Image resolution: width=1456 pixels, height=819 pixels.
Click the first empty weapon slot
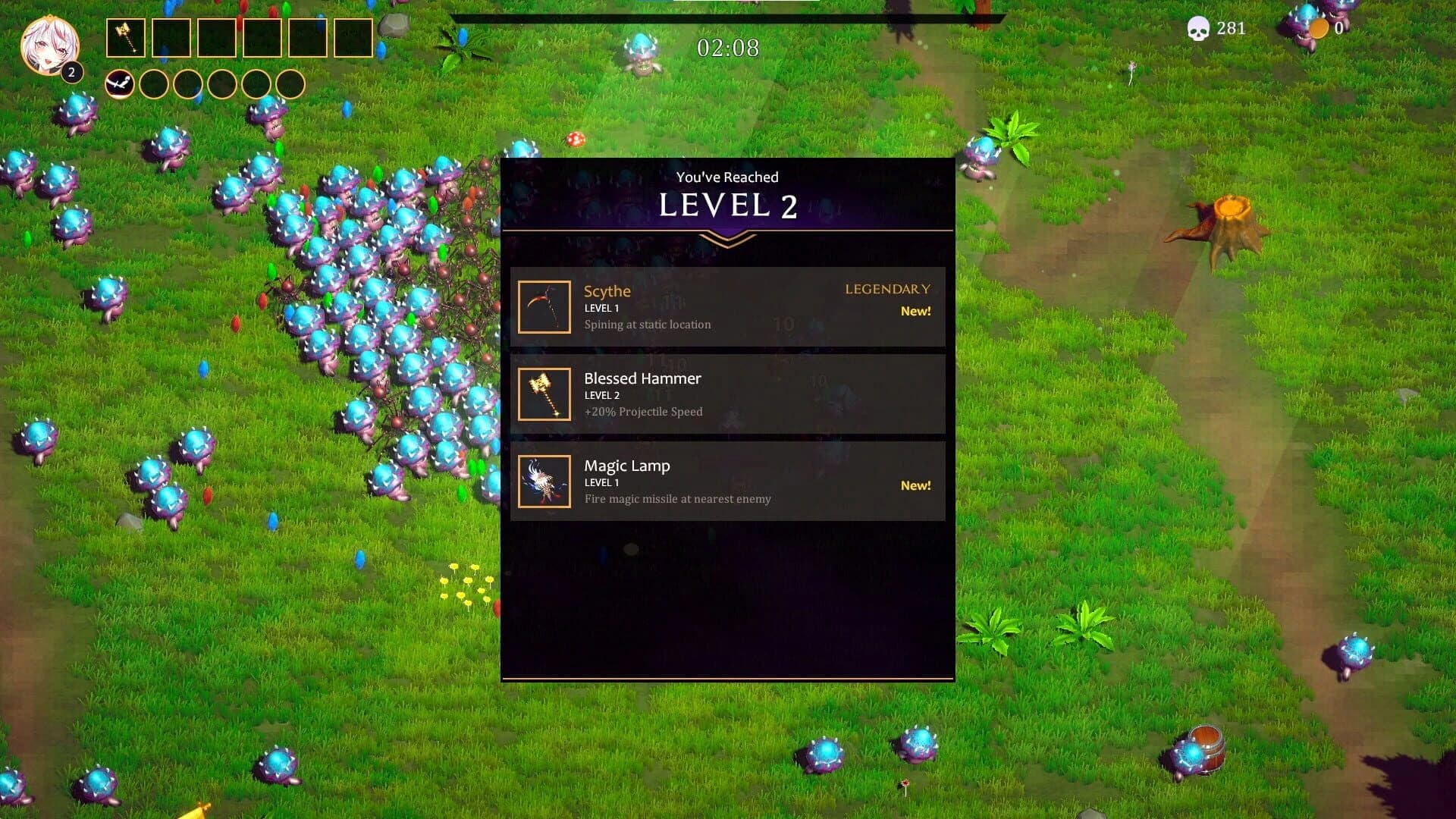coord(173,39)
